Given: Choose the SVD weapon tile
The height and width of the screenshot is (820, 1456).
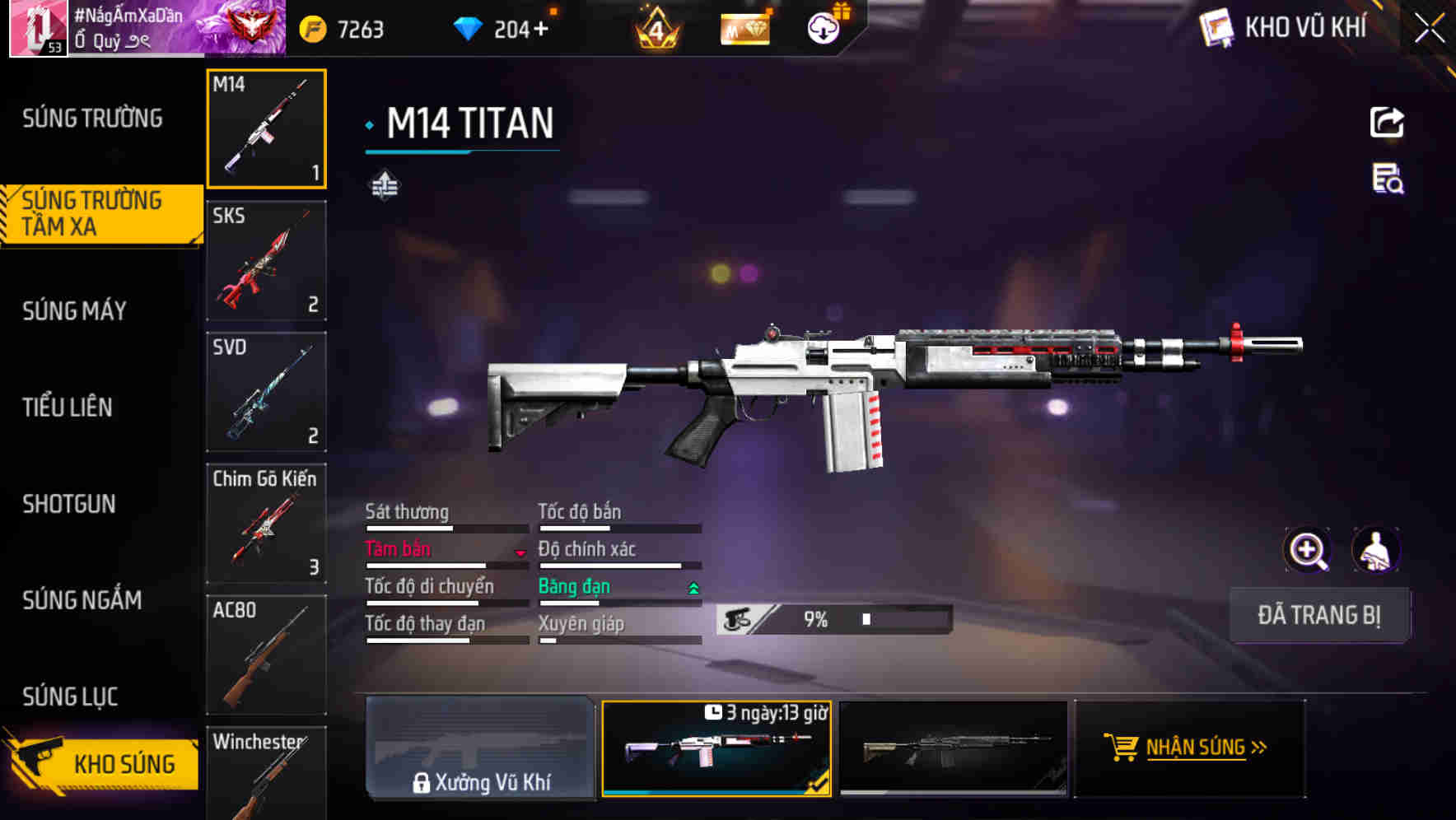Looking at the screenshot, I should pos(266,392).
